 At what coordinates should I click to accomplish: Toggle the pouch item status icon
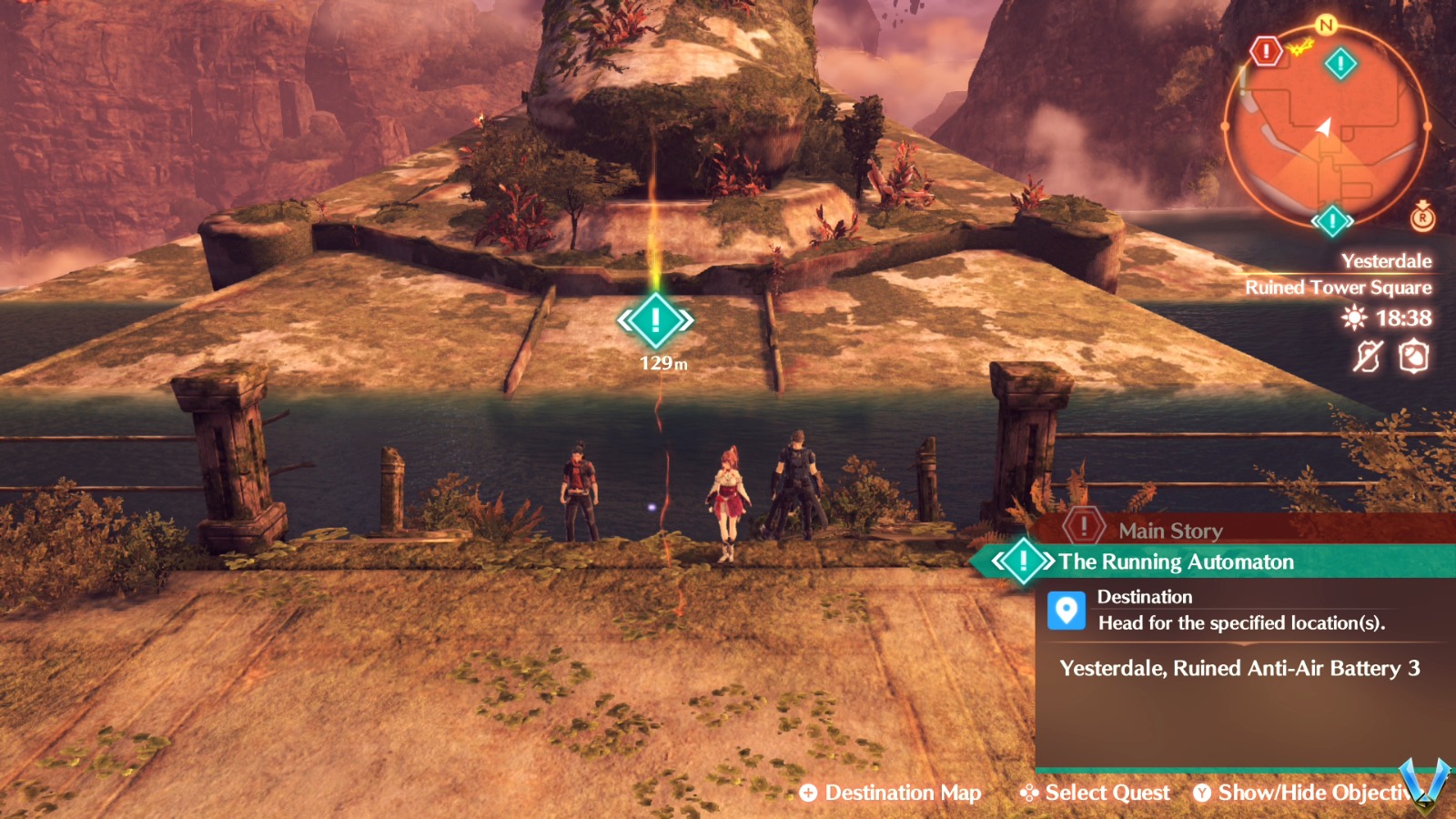click(x=1414, y=359)
